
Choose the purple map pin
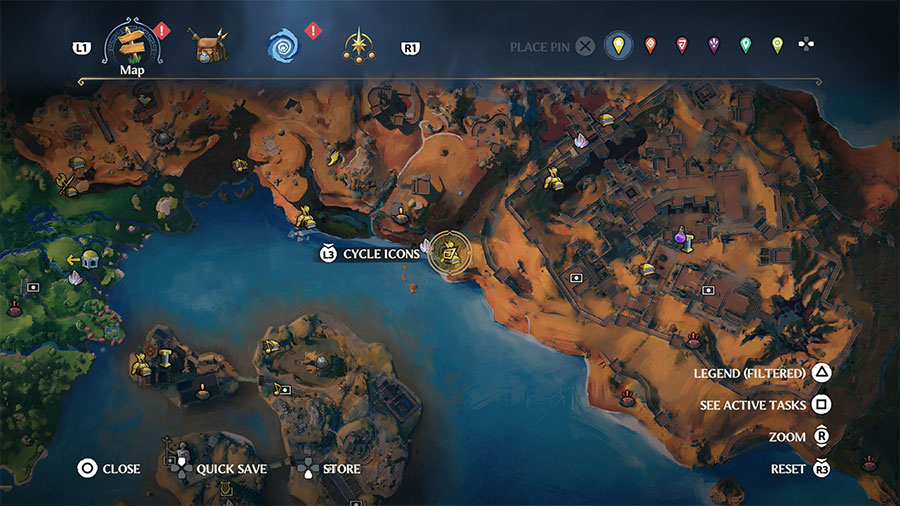[714, 46]
